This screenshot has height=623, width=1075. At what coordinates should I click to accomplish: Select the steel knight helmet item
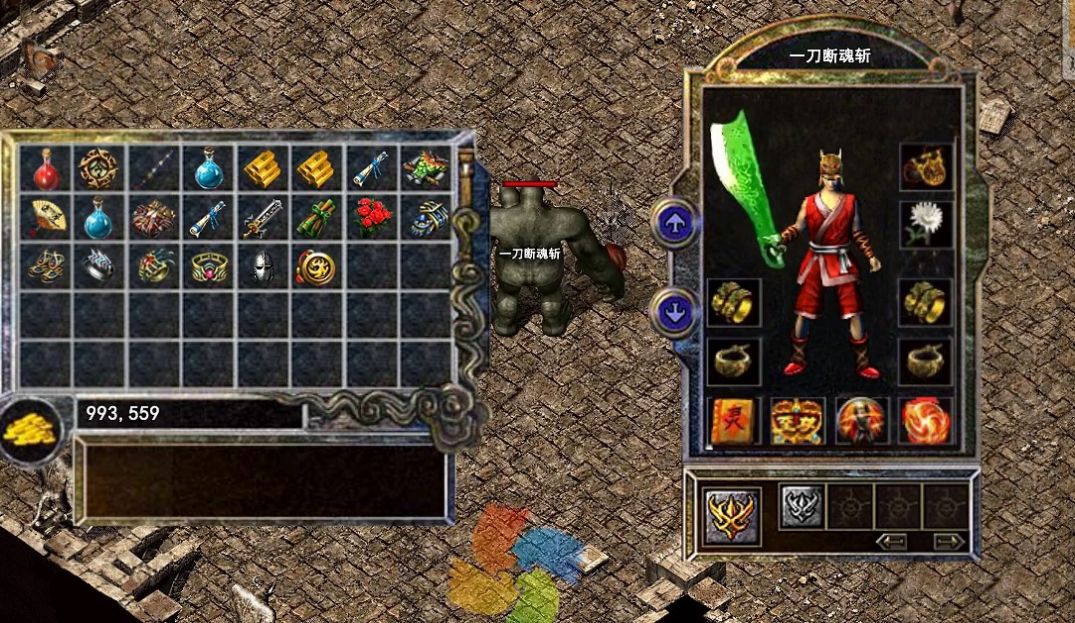[261, 266]
